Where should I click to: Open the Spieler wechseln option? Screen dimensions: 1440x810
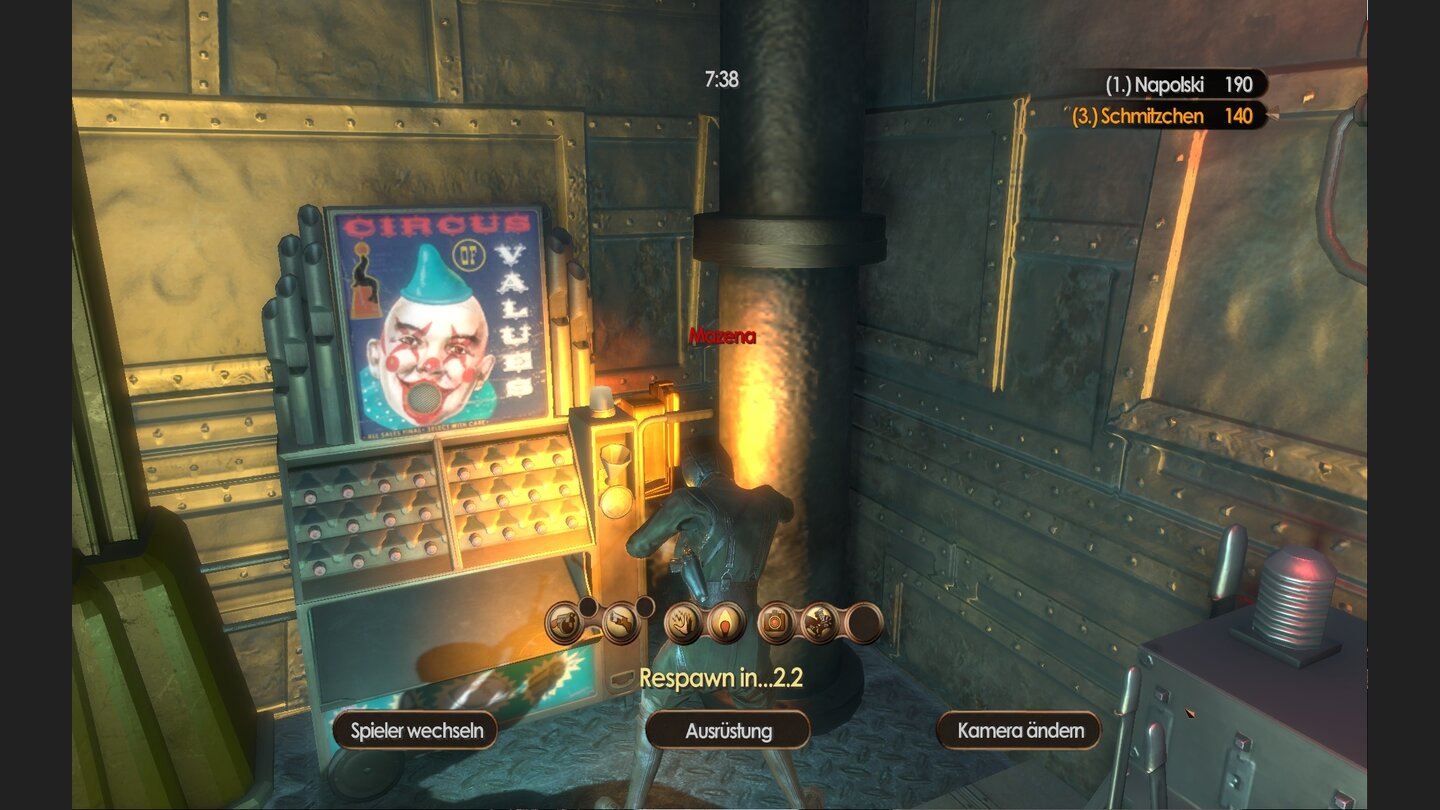tap(414, 731)
